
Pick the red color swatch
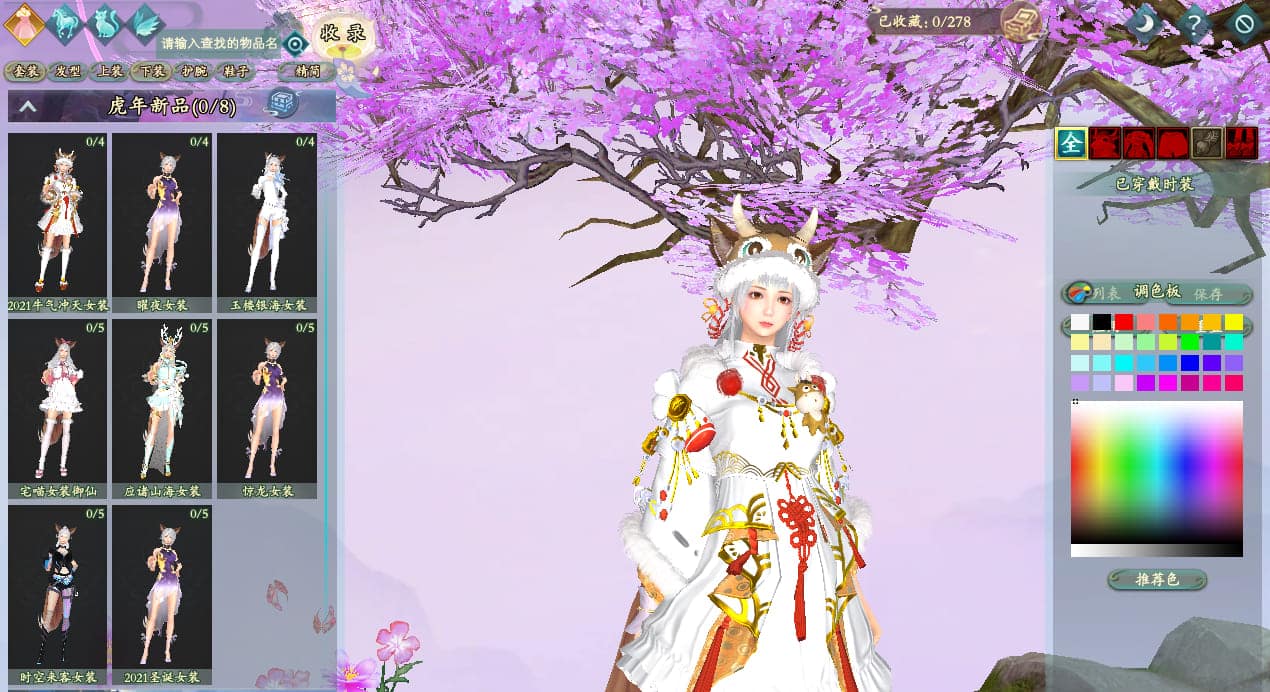pos(1124,322)
